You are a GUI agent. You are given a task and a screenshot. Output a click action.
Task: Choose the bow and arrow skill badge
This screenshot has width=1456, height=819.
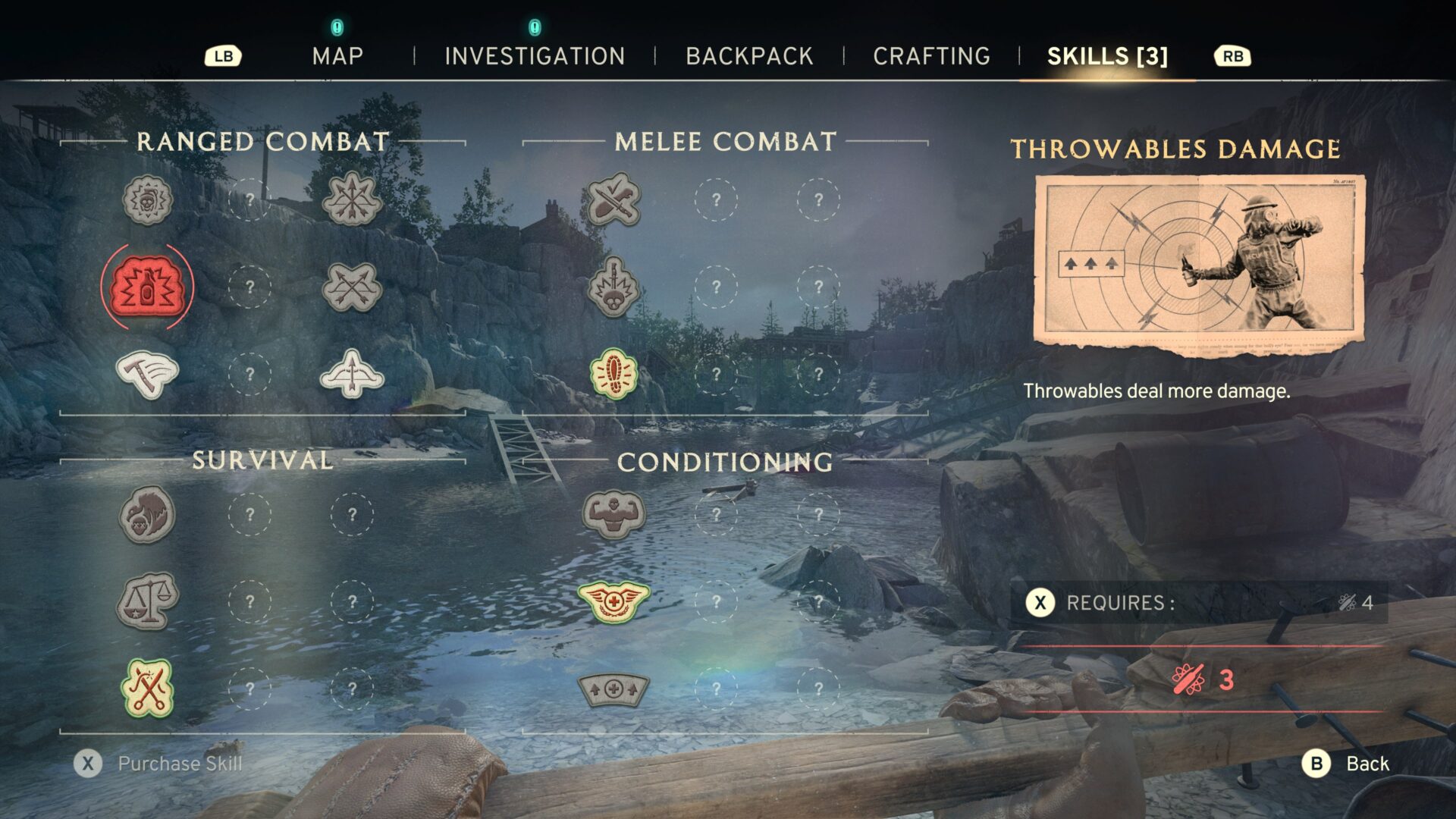coord(352,374)
